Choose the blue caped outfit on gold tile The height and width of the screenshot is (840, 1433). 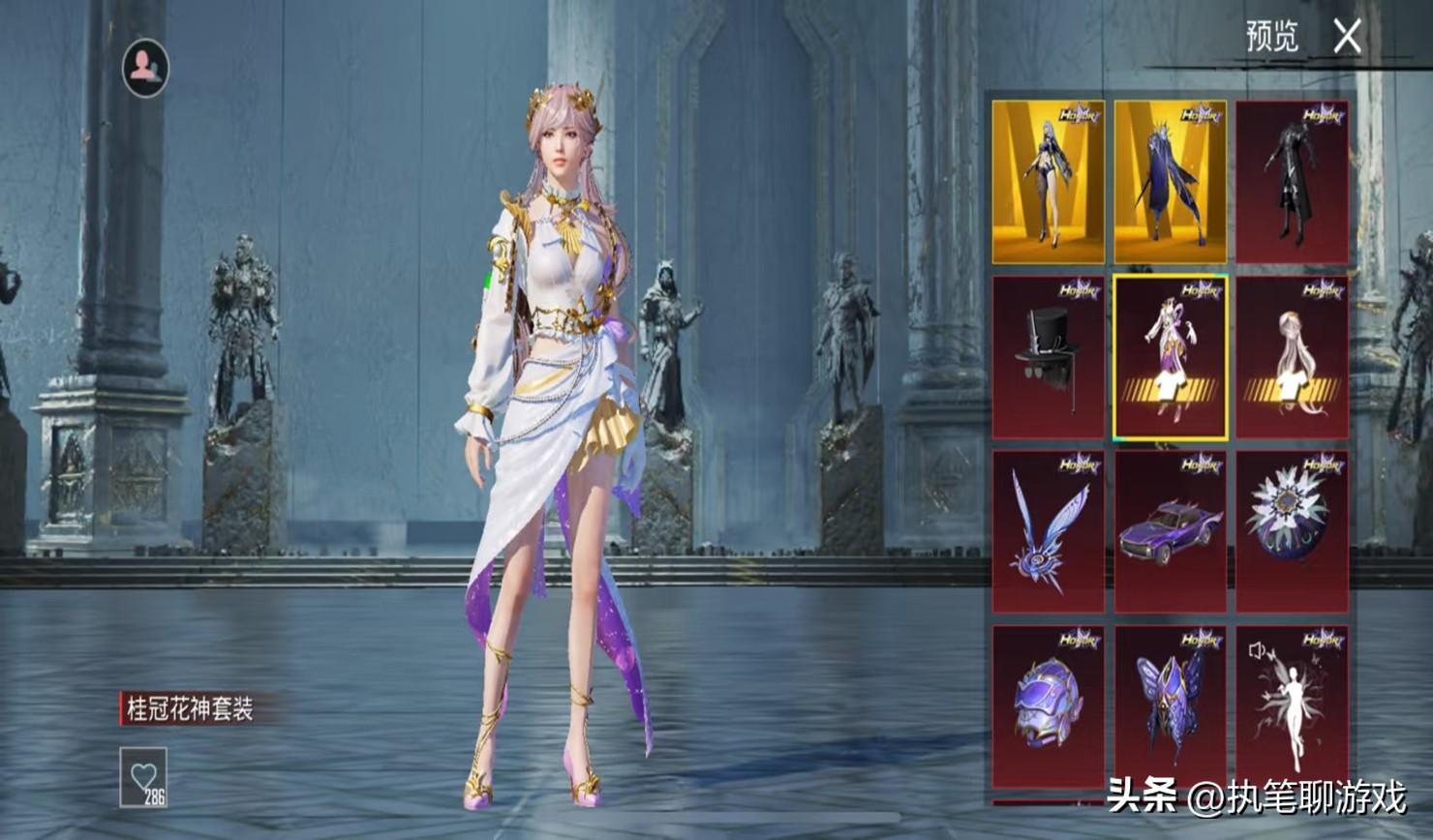1170,182
